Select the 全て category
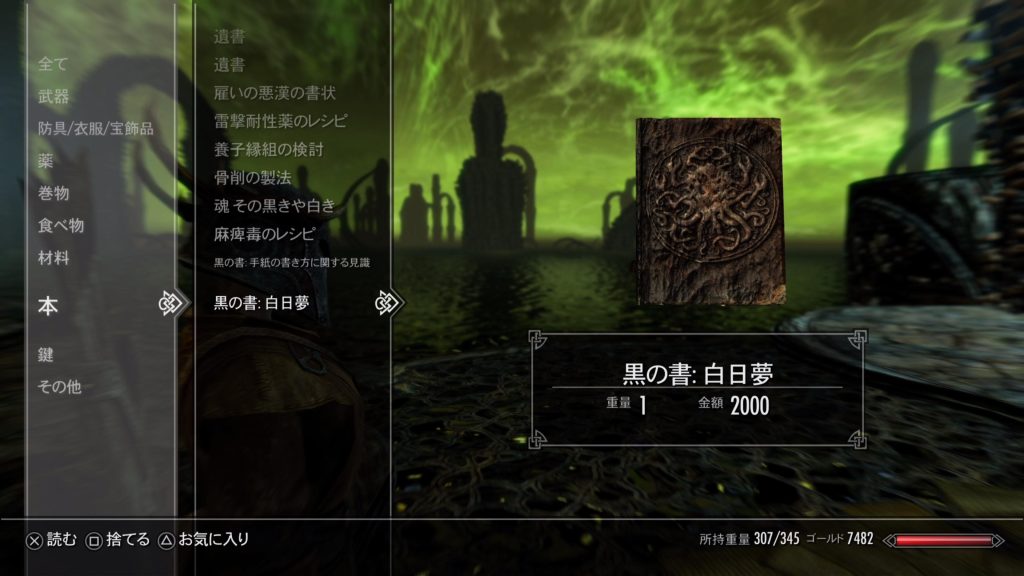The image size is (1024, 576). 53,64
